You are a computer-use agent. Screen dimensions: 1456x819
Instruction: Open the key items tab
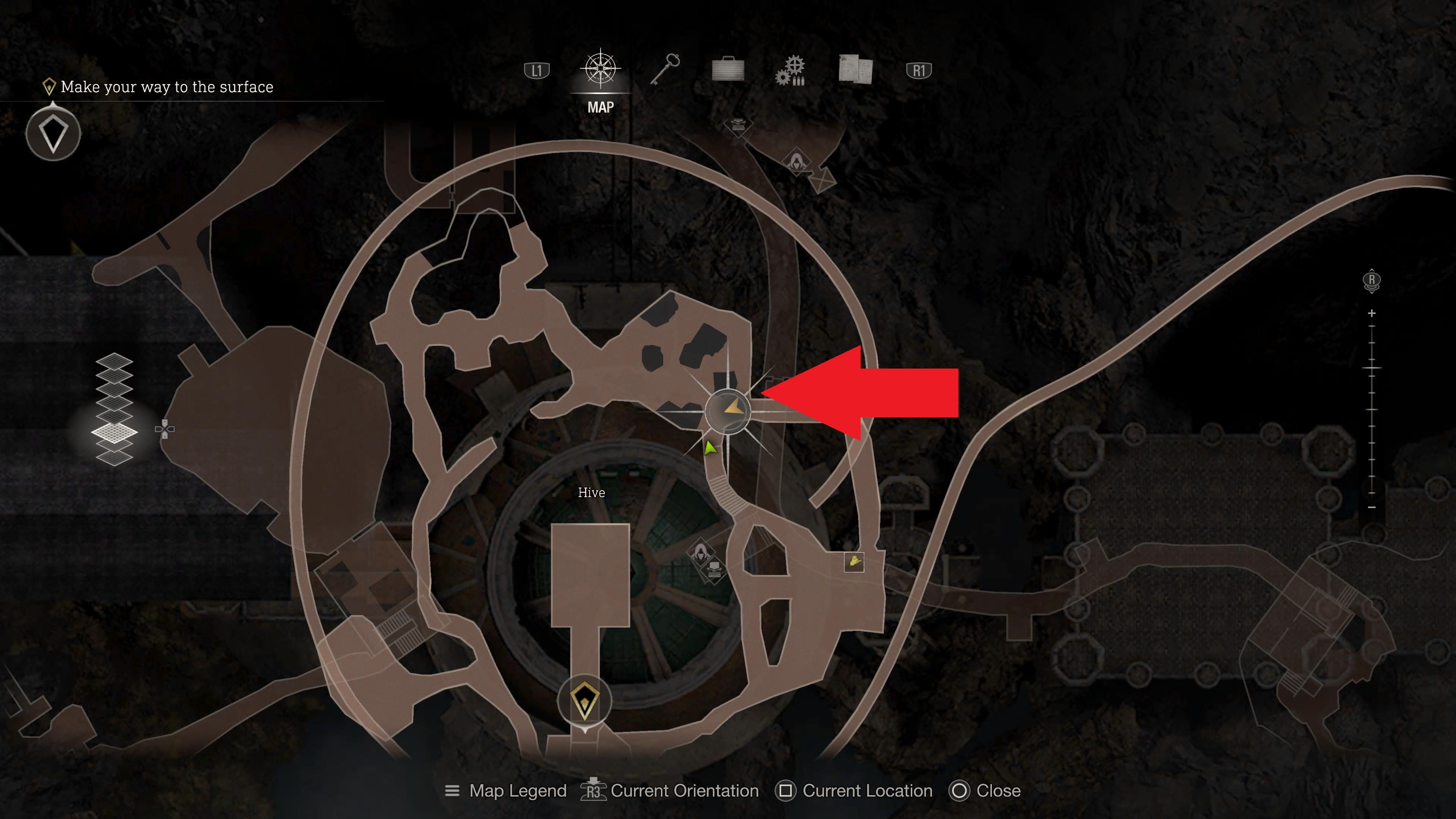[665, 70]
